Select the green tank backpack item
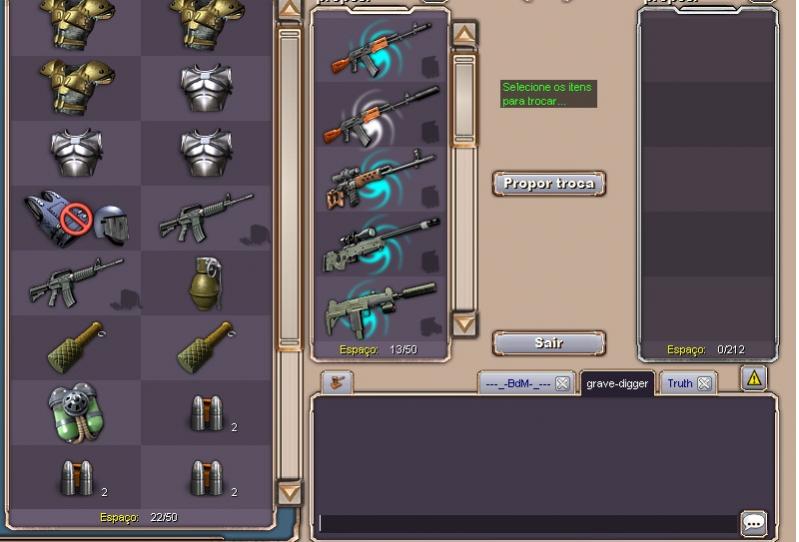Screen dimensions: 799x542 76,412
